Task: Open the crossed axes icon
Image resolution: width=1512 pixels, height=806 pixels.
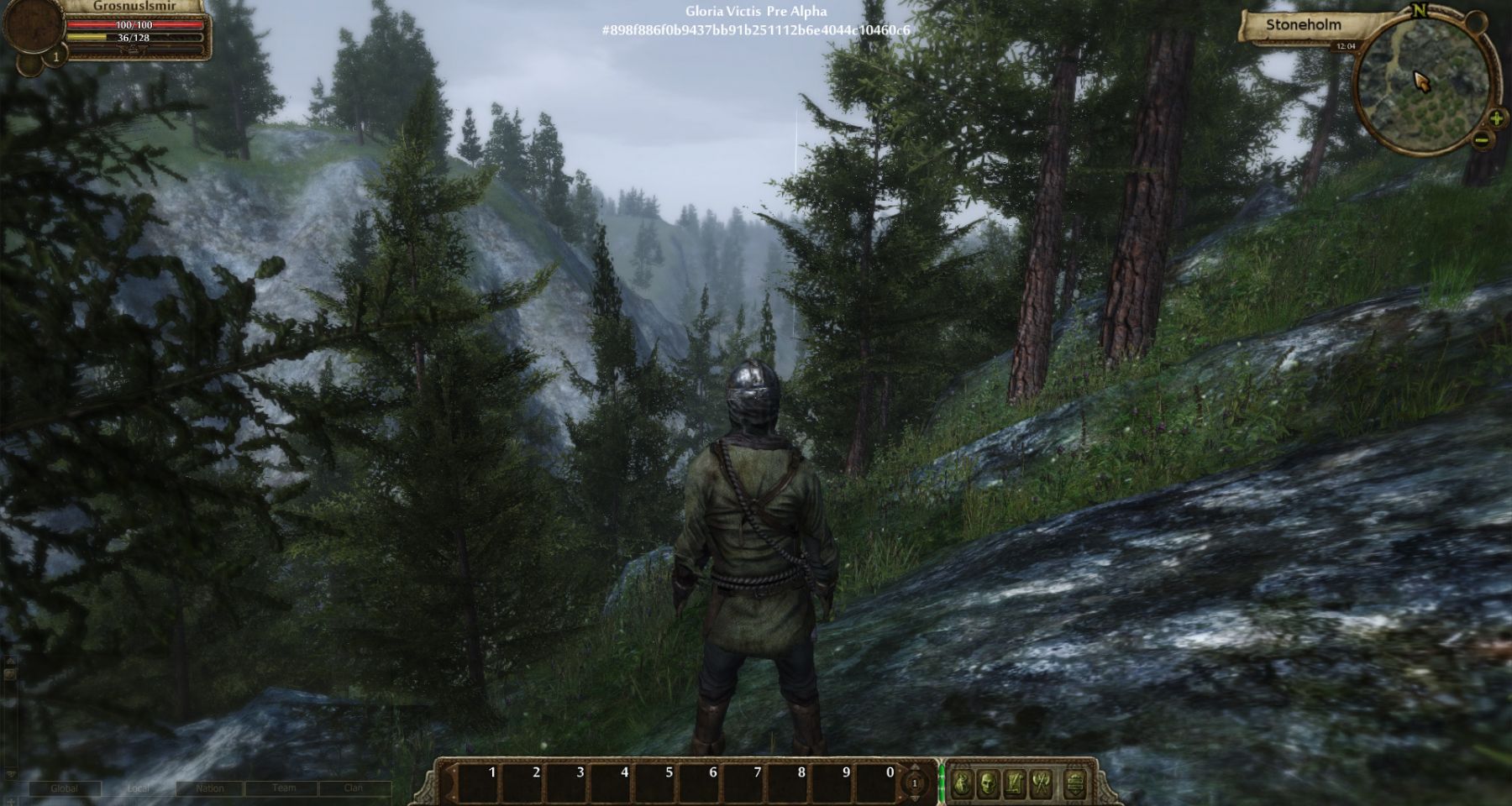Action: (x=1042, y=784)
